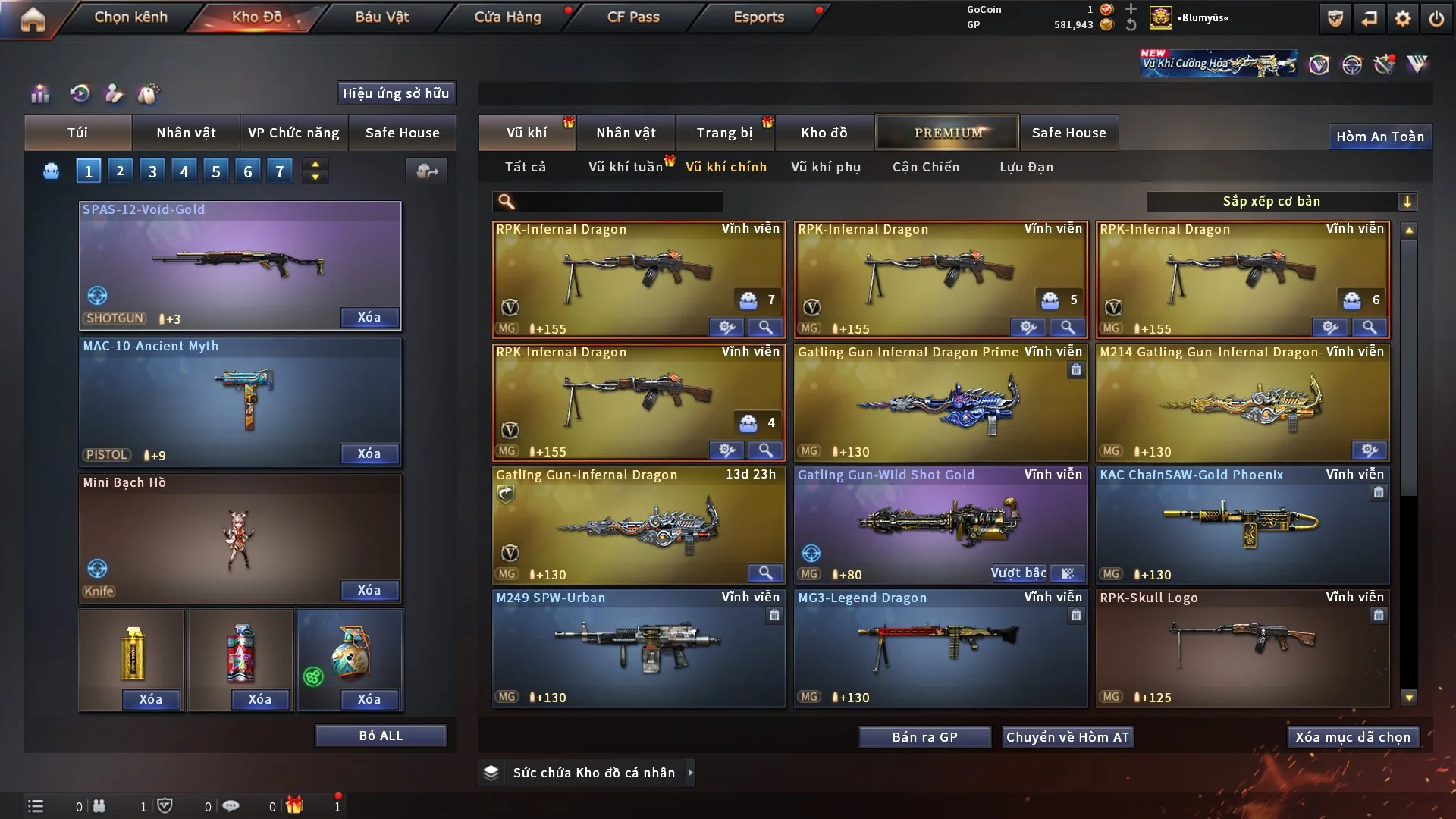
Task: Clear all bag items with Bỏ ALL
Action: (x=381, y=736)
